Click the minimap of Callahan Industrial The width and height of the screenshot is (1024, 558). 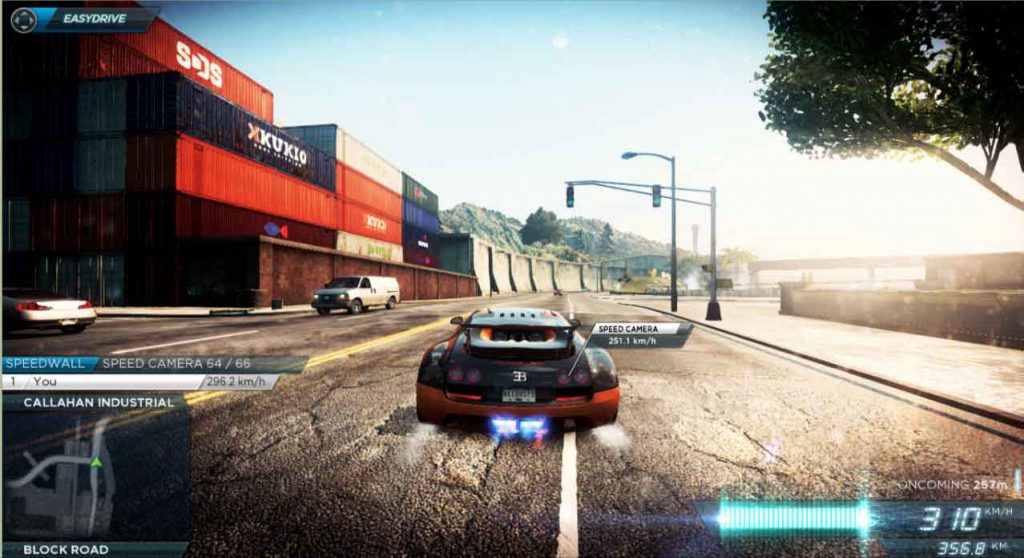[96, 476]
